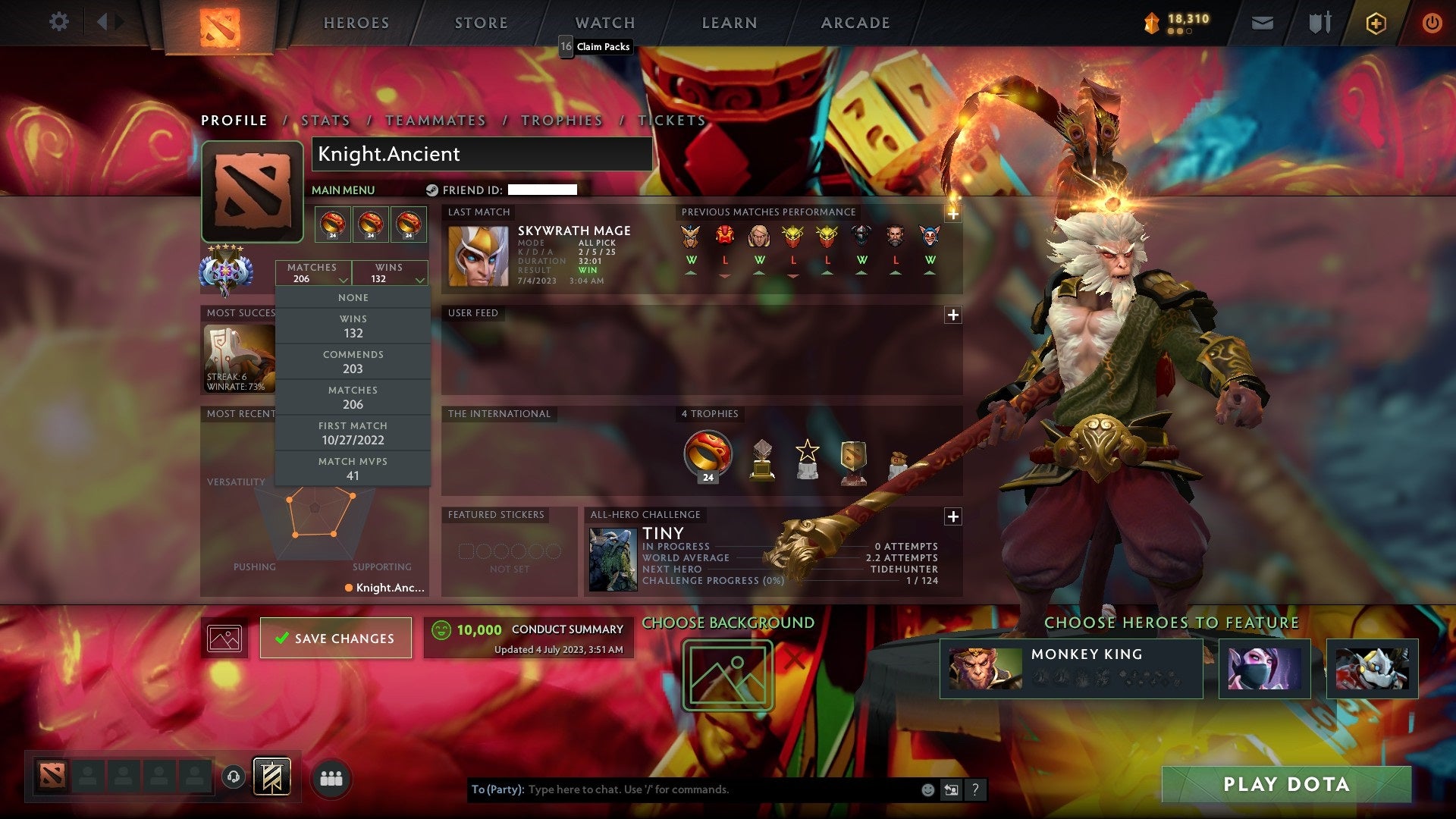Open the Wins stat dropdown
The height and width of the screenshot is (819, 1456).
click(x=390, y=273)
